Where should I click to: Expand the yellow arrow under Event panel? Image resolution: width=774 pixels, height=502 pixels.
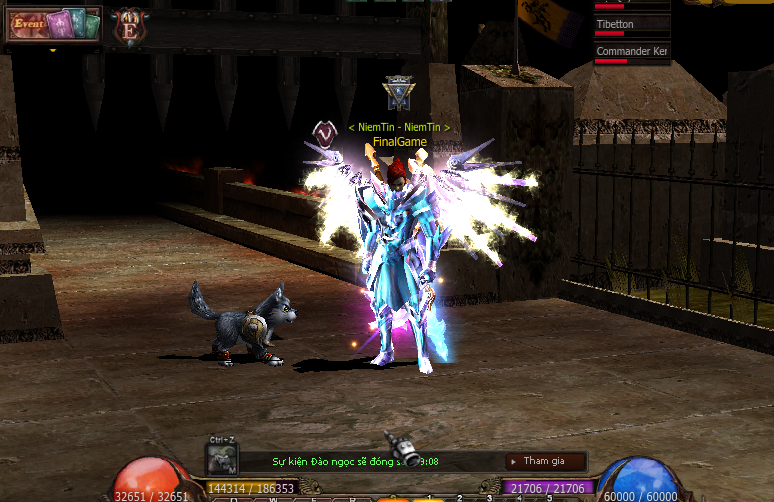(52, 48)
